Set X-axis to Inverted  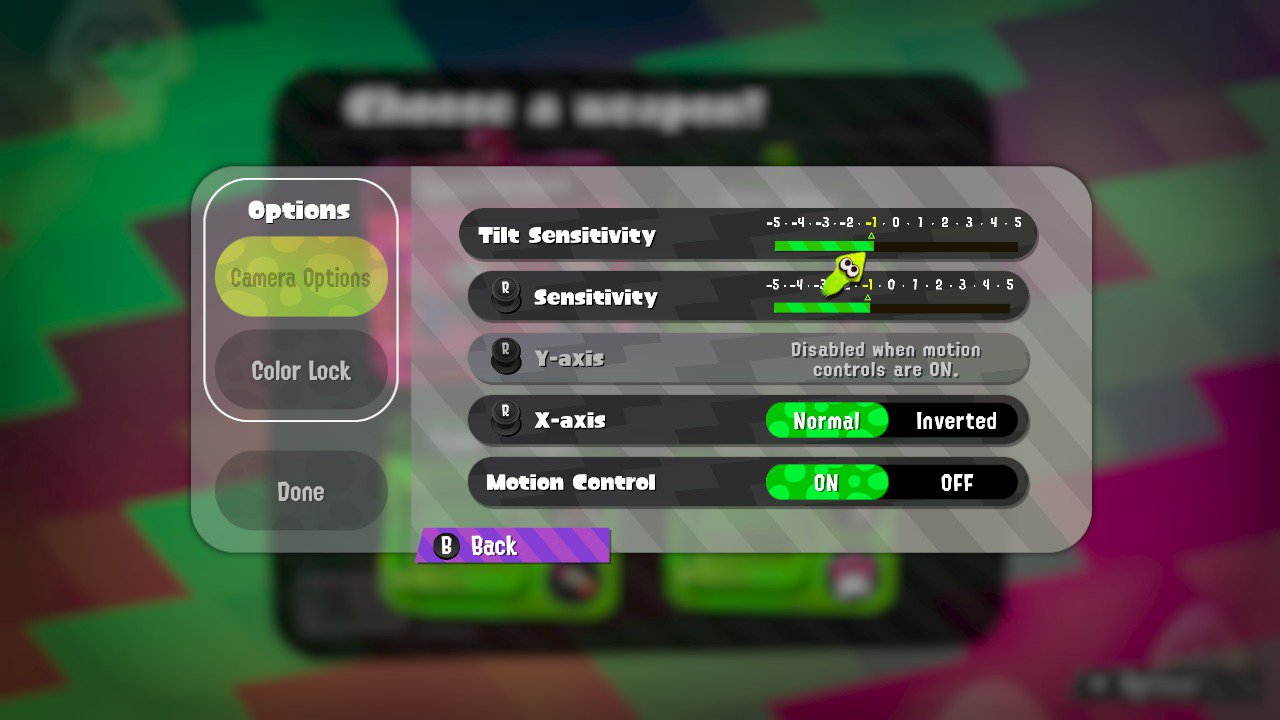click(955, 421)
